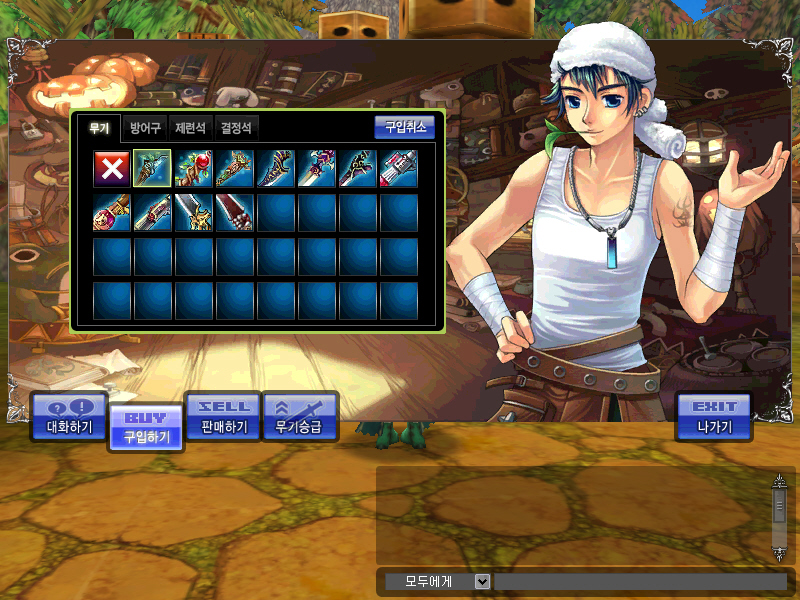Focus the chat message input field
Viewport: 800px width, 600px height.
(x=640, y=581)
